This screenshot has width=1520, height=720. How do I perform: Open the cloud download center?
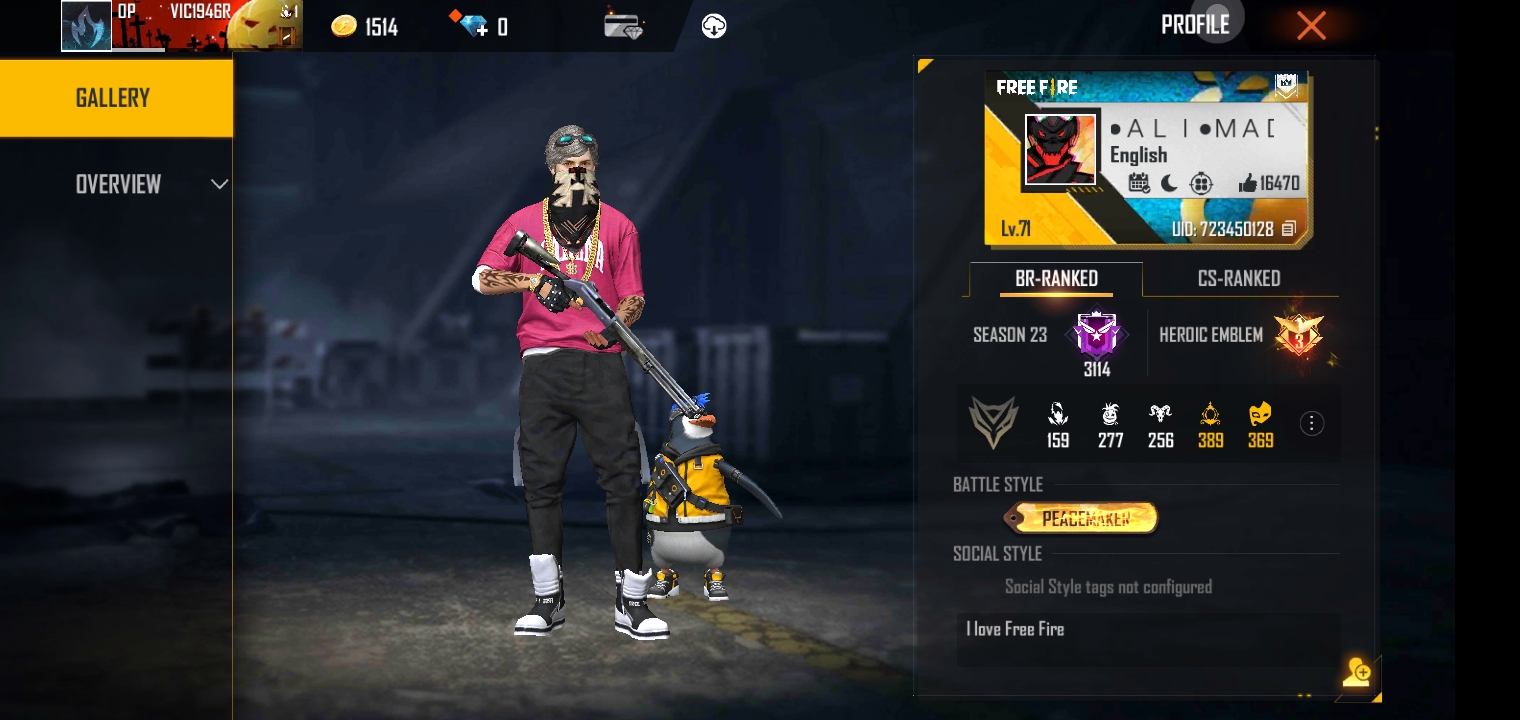[x=714, y=27]
